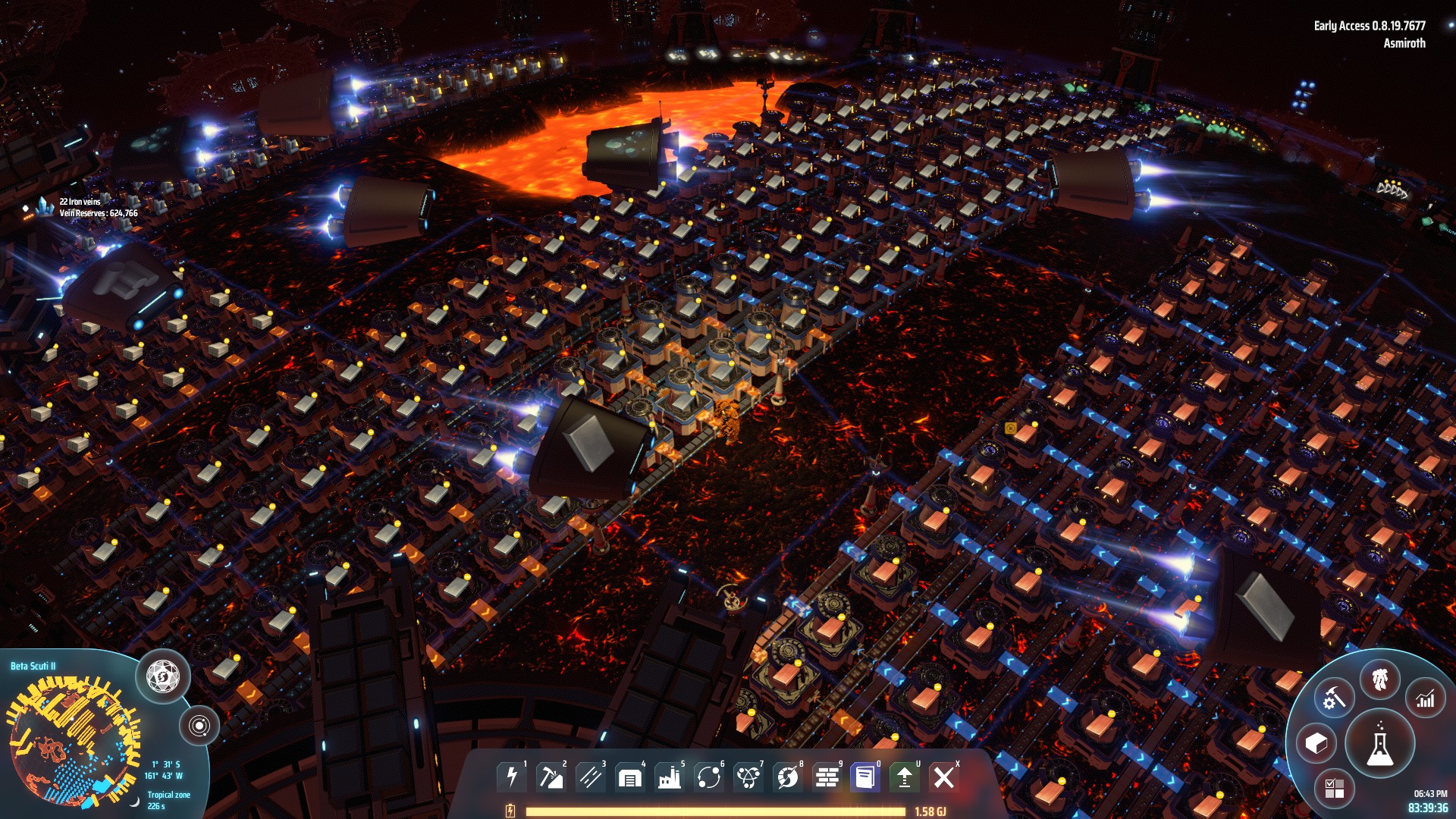Select the Dyson sphere build category
This screenshot has width=1456, height=819.
[788, 777]
